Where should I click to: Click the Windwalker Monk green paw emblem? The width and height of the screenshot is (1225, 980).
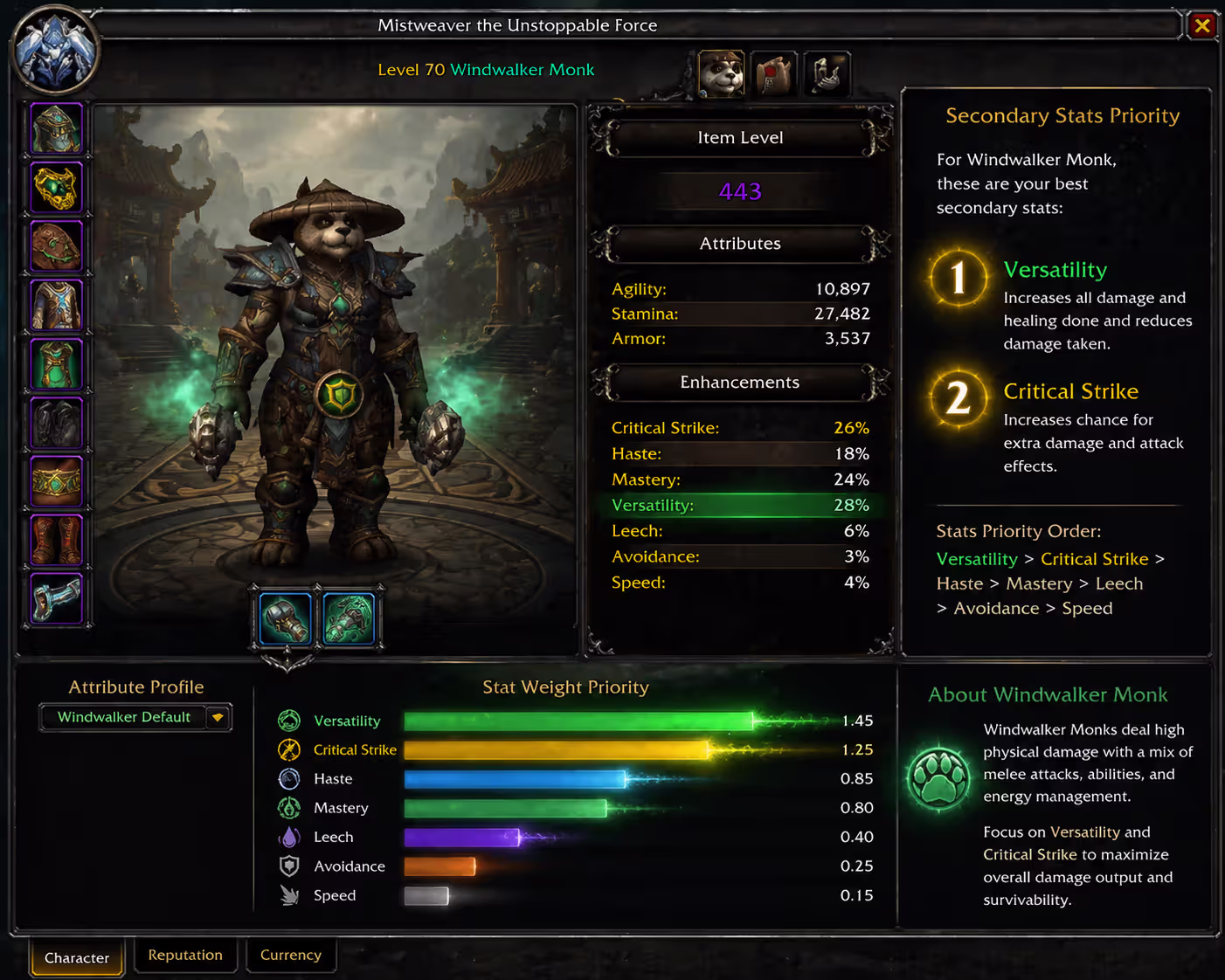(x=939, y=780)
